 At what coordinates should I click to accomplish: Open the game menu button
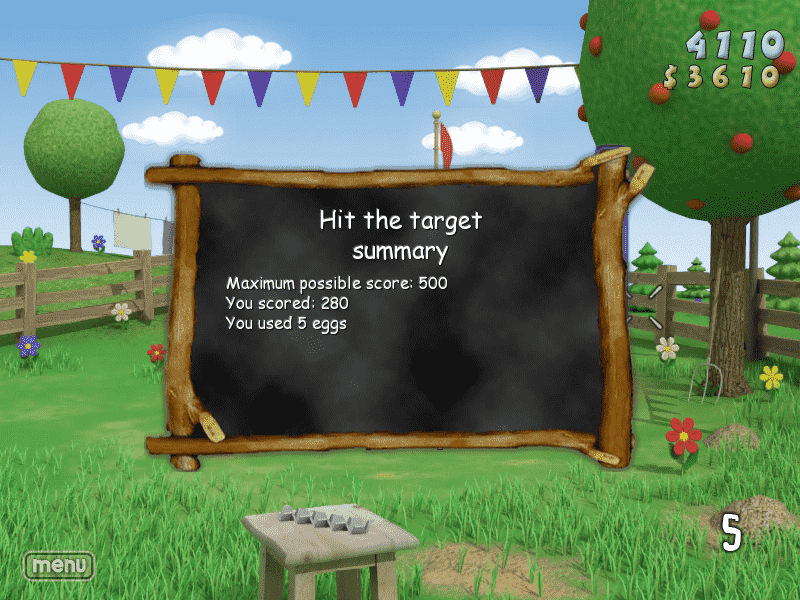[x=59, y=565]
